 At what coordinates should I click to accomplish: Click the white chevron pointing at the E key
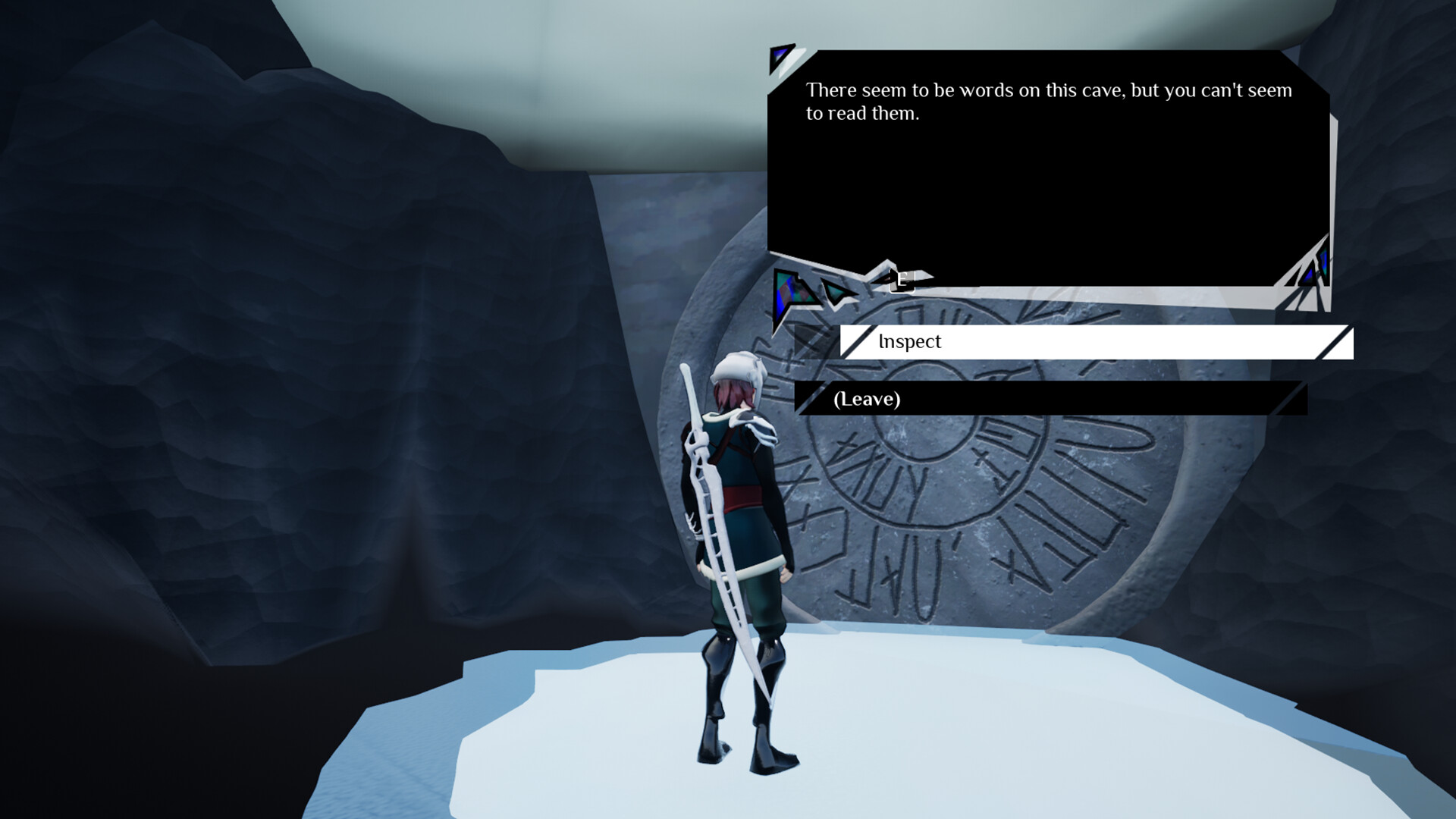pos(921,277)
